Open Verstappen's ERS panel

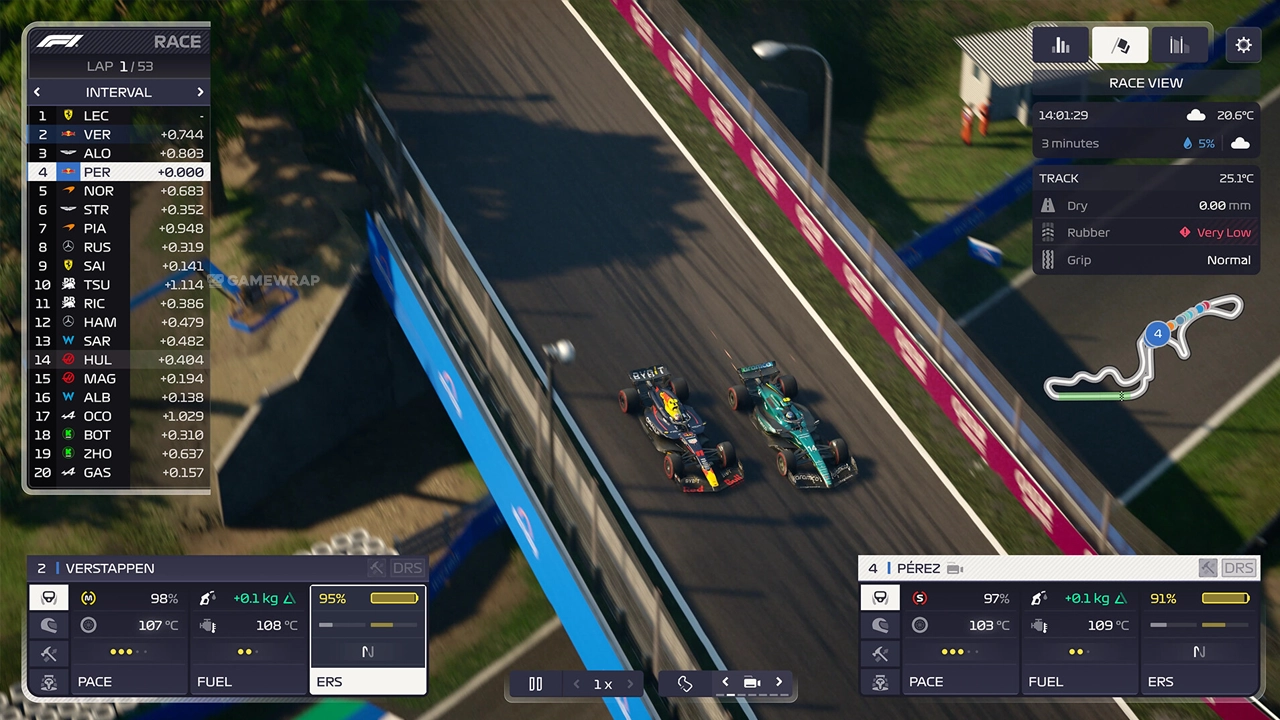click(x=367, y=640)
